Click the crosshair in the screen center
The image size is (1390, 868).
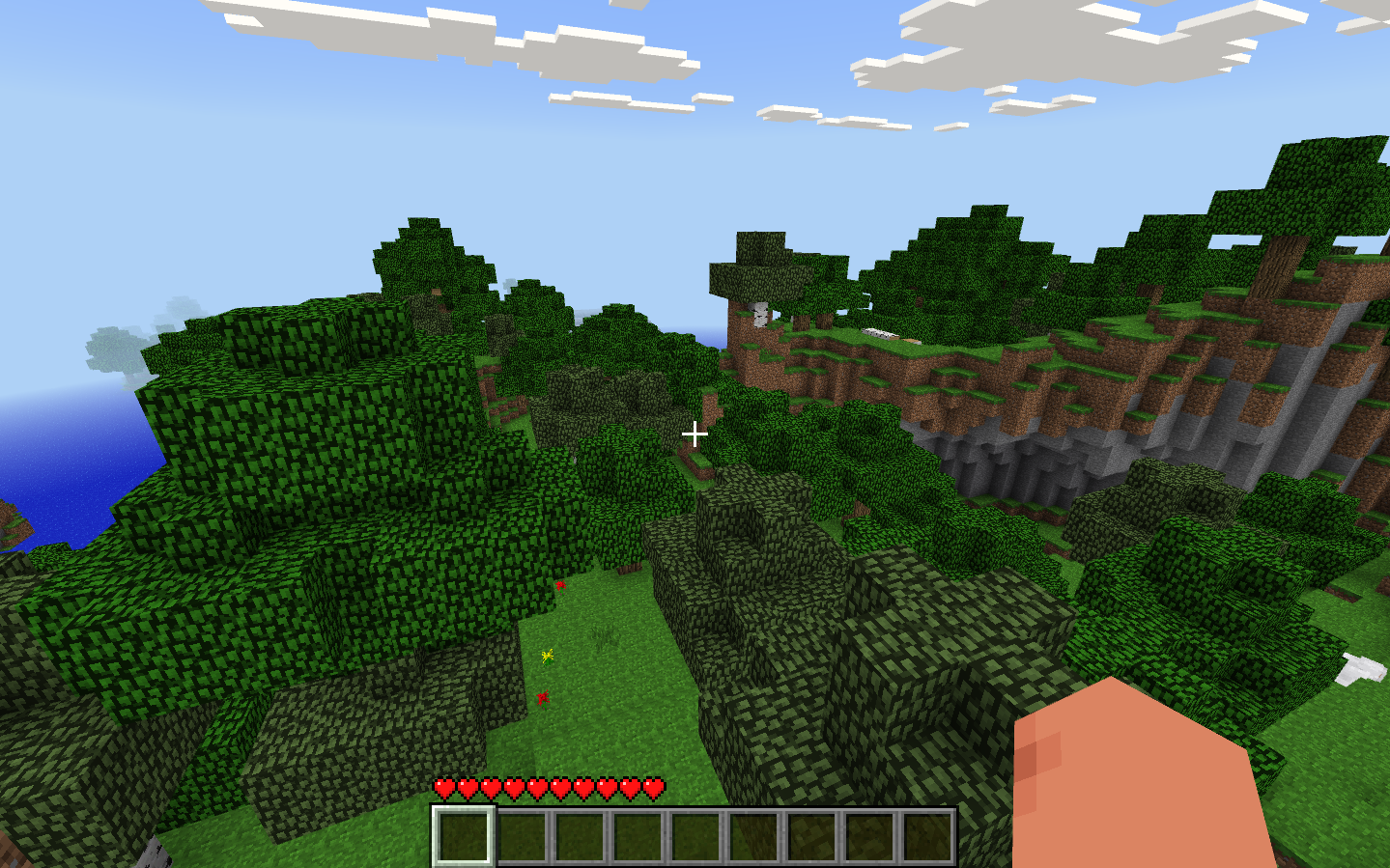(x=695, y=435)
